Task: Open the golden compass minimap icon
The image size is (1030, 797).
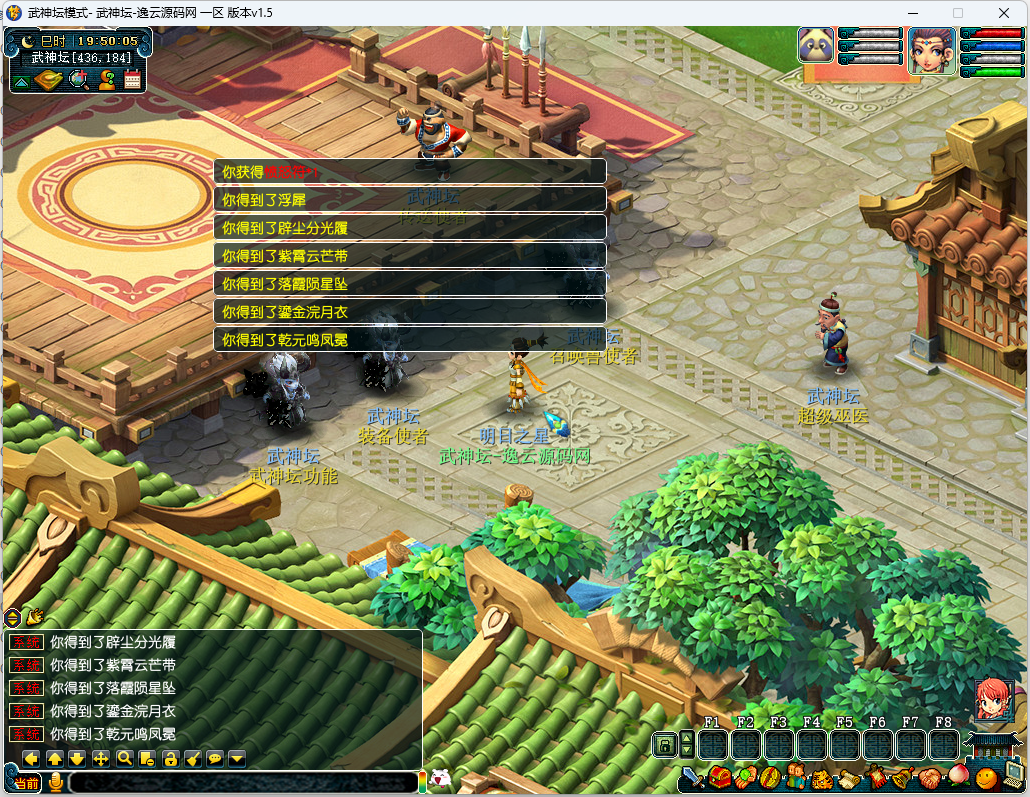Action: [49, 81]
